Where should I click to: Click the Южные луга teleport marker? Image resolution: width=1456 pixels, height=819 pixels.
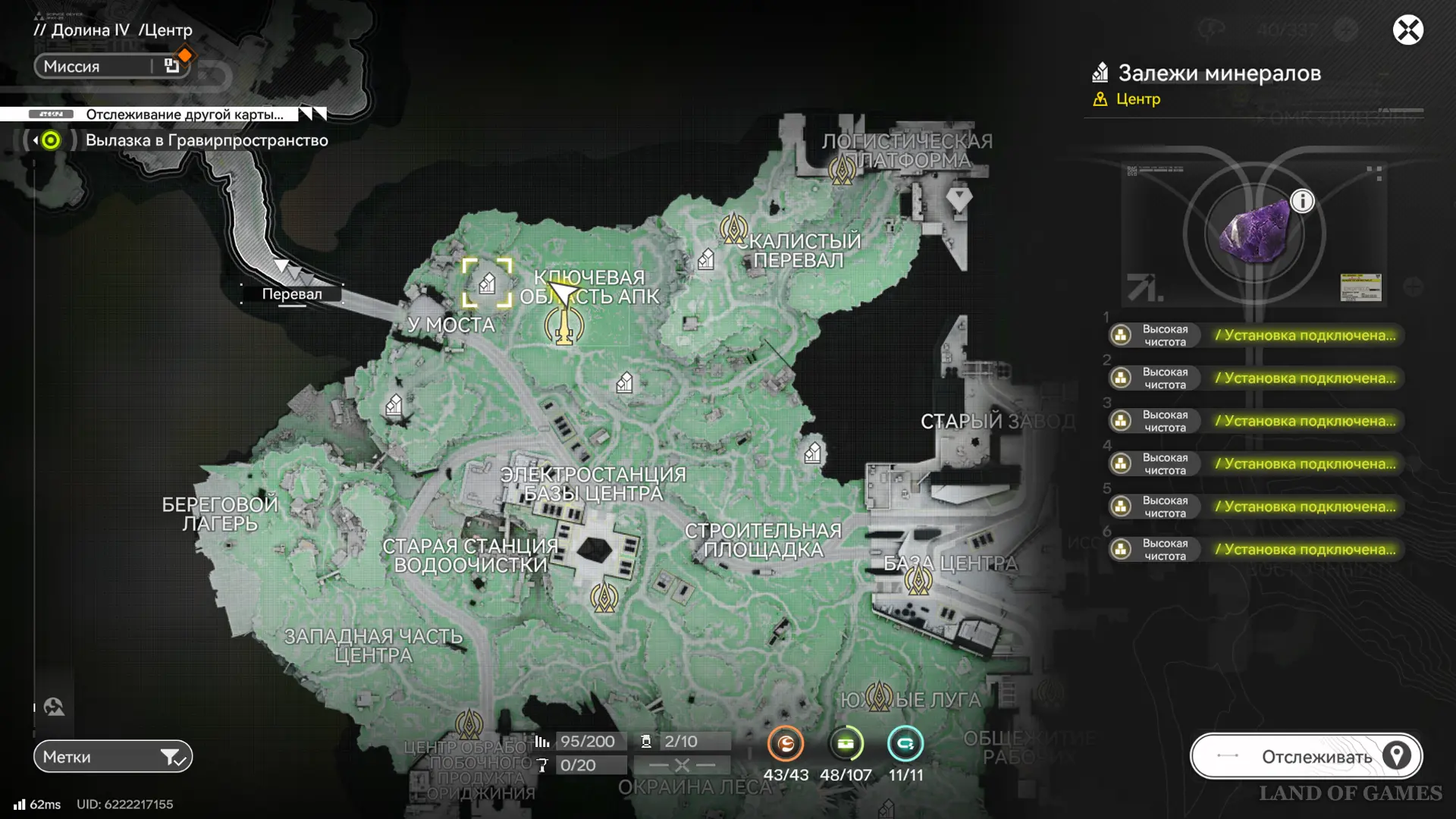[879, 696]
